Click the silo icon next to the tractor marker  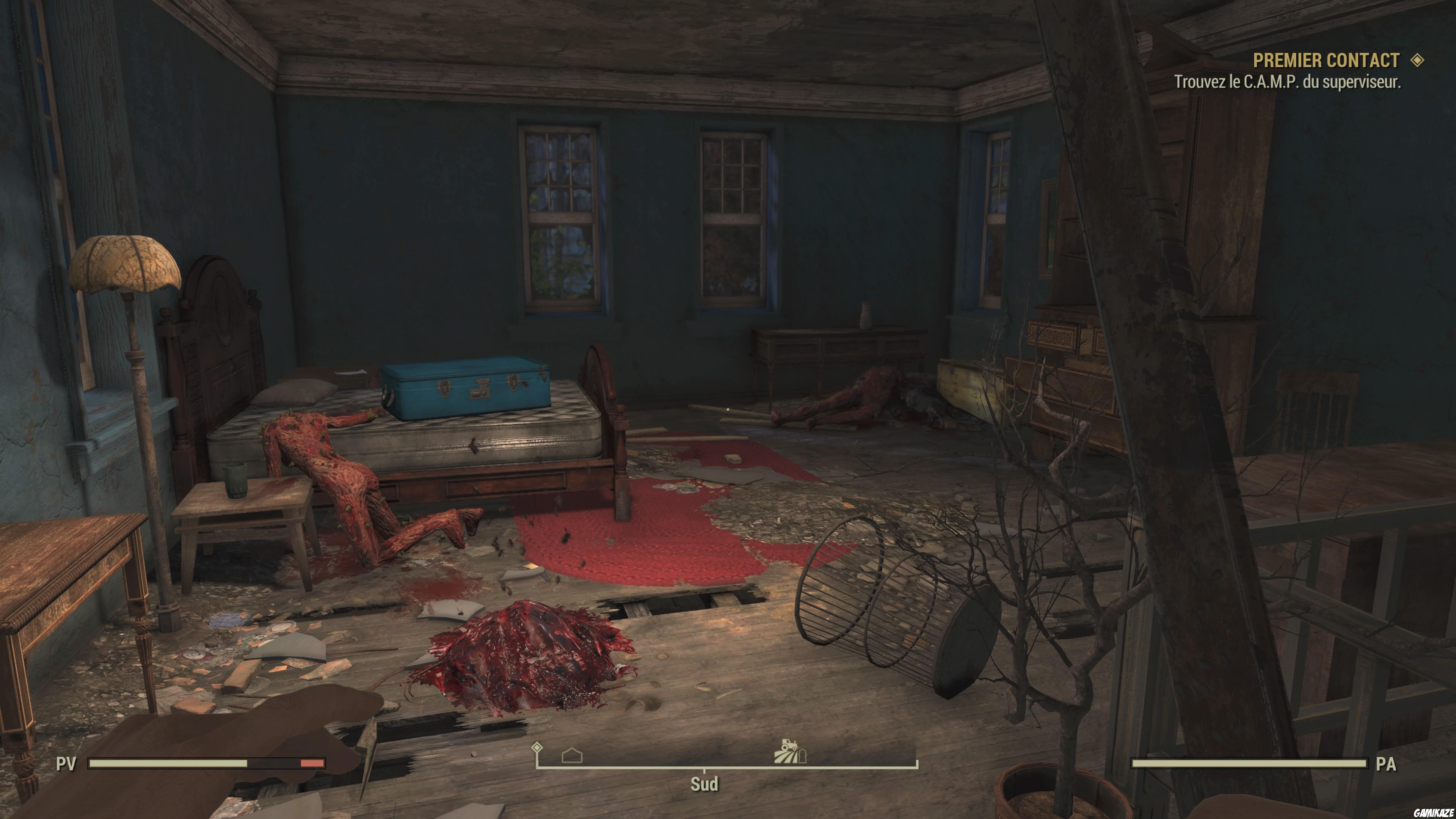(803, 756)
